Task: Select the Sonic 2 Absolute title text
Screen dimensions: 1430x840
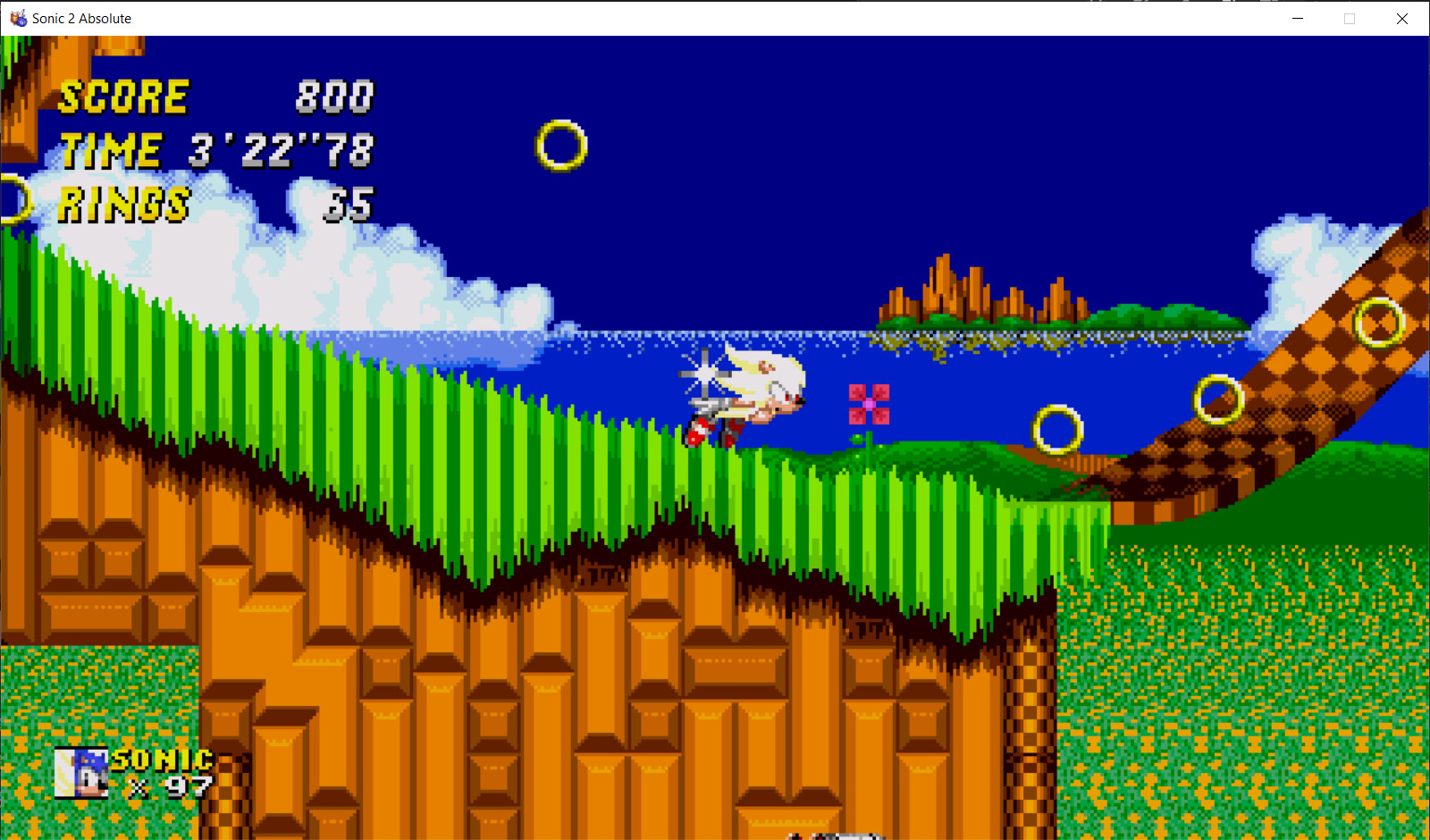Action: tap(80, 18)
